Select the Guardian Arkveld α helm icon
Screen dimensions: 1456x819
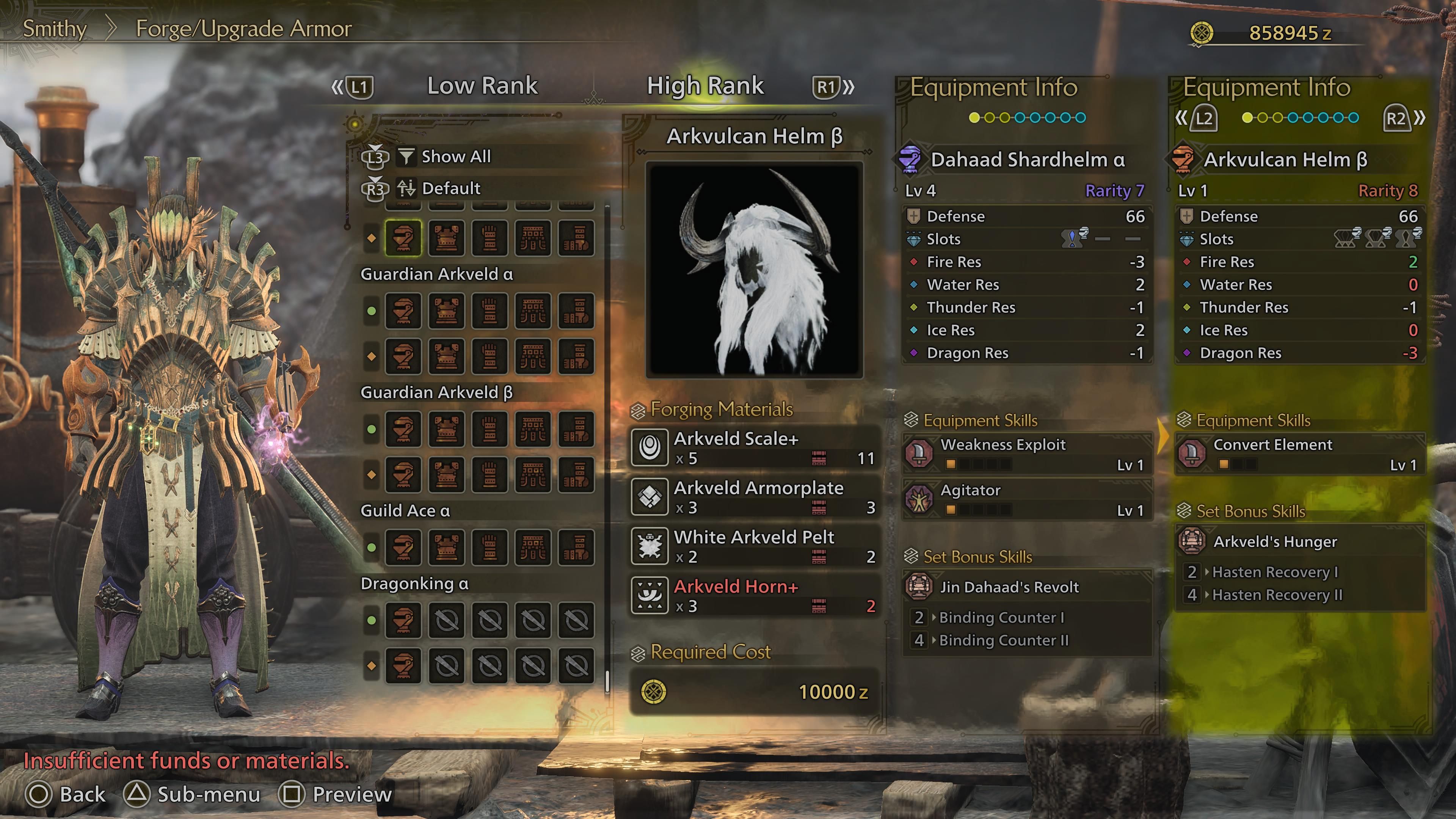403,311
